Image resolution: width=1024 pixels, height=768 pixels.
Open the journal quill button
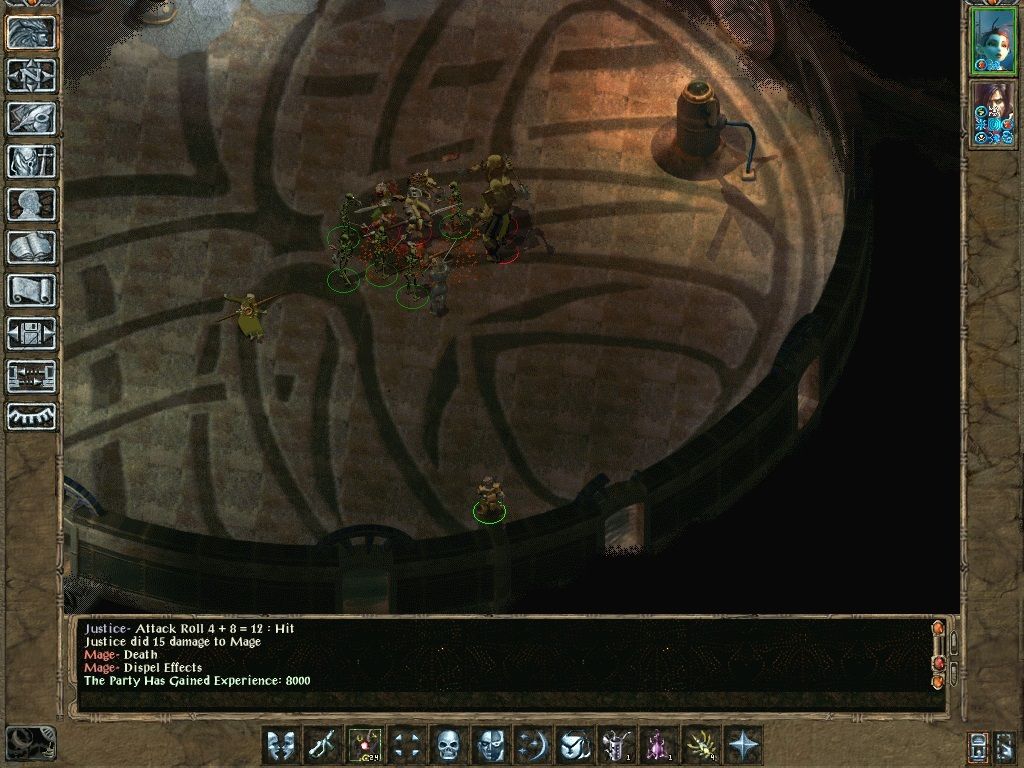(x=31, y=118)
